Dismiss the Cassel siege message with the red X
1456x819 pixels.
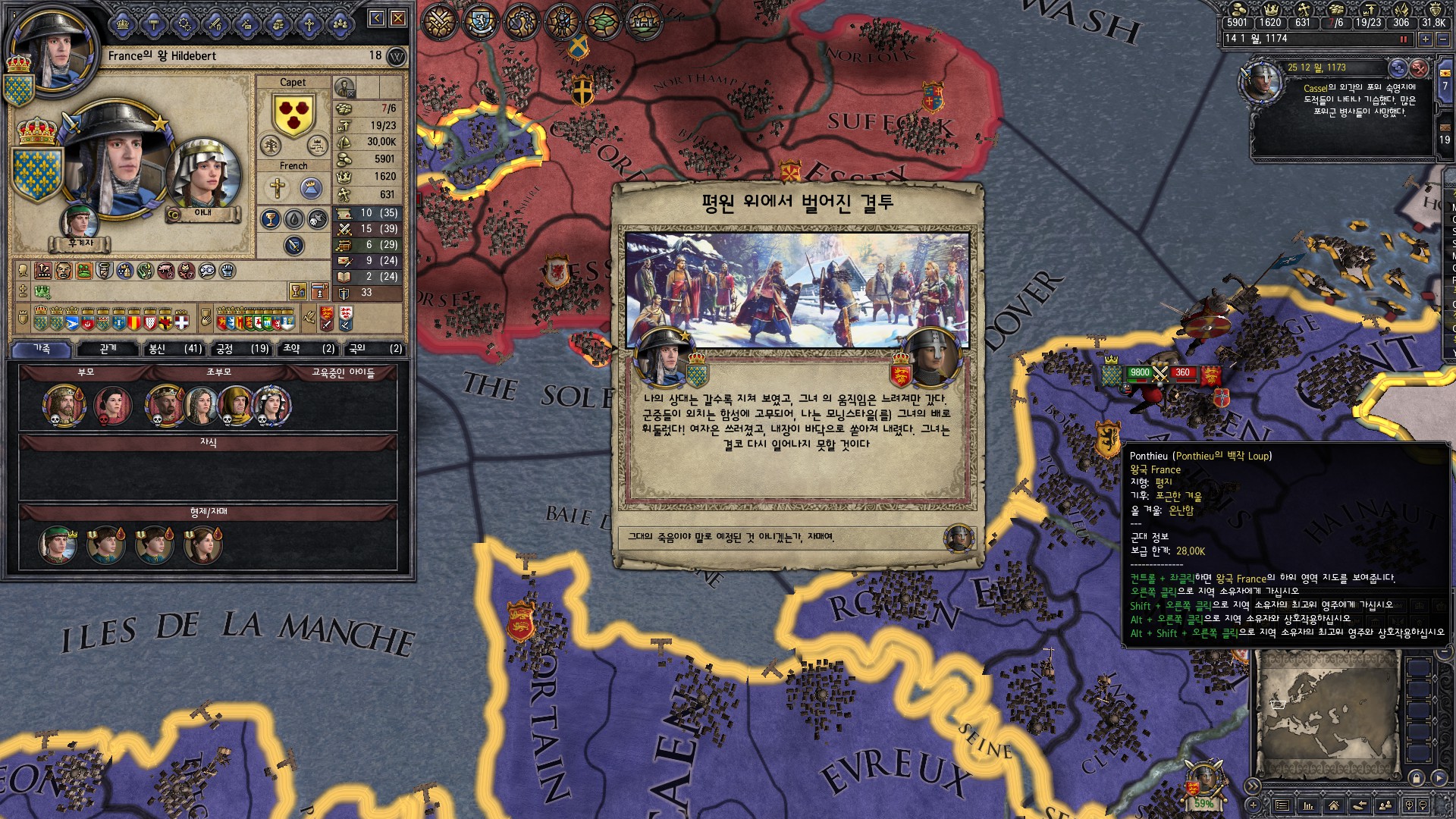tap(1419, 69)
